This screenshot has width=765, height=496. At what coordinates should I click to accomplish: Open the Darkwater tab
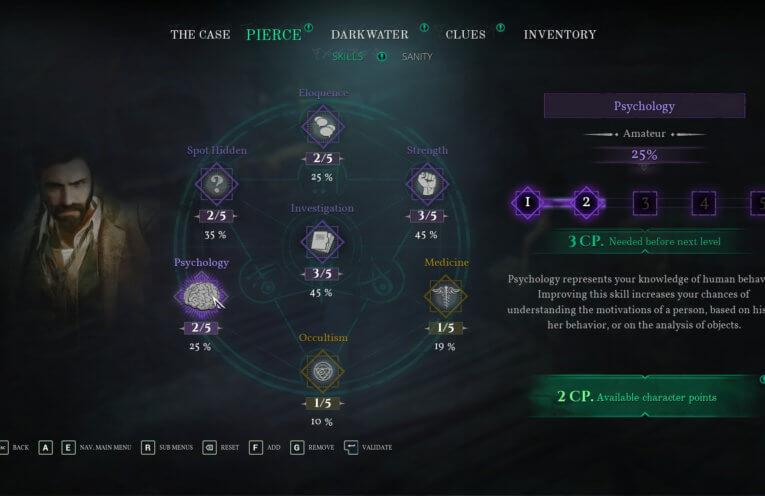point(369,35)
